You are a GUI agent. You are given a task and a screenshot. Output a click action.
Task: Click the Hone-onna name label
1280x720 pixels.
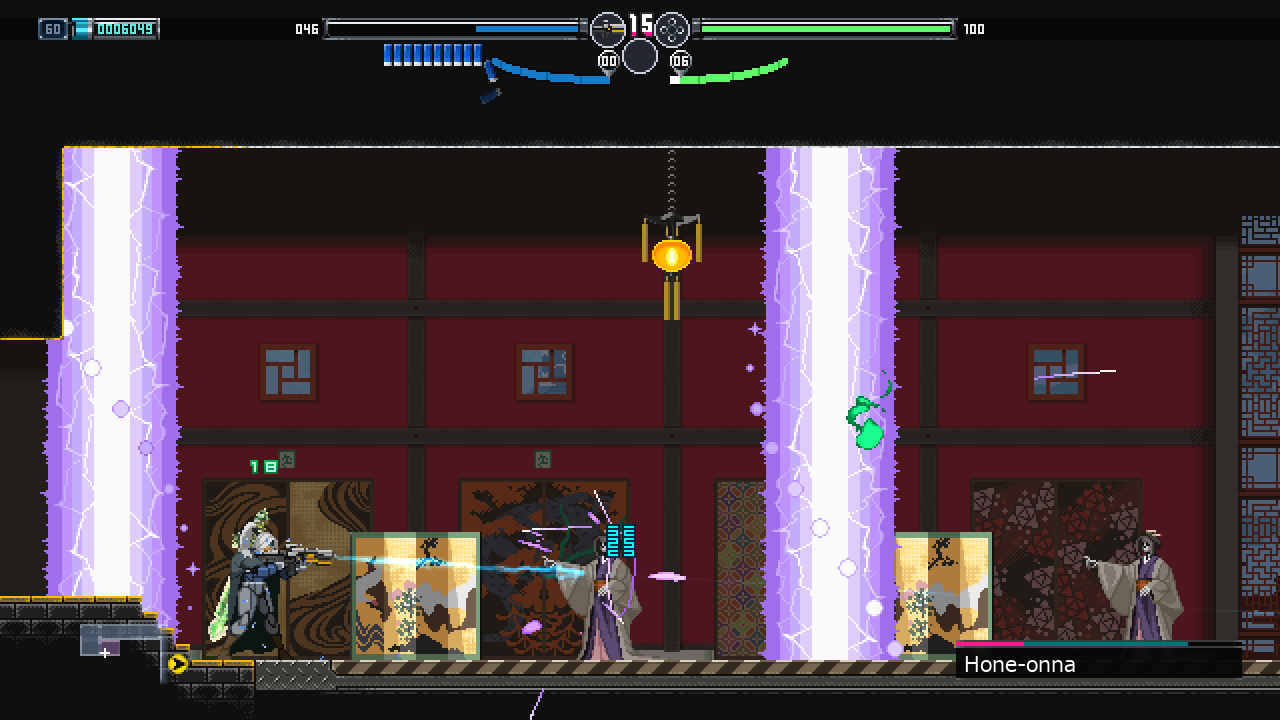pyautogui.click(x=1018, y=664)
